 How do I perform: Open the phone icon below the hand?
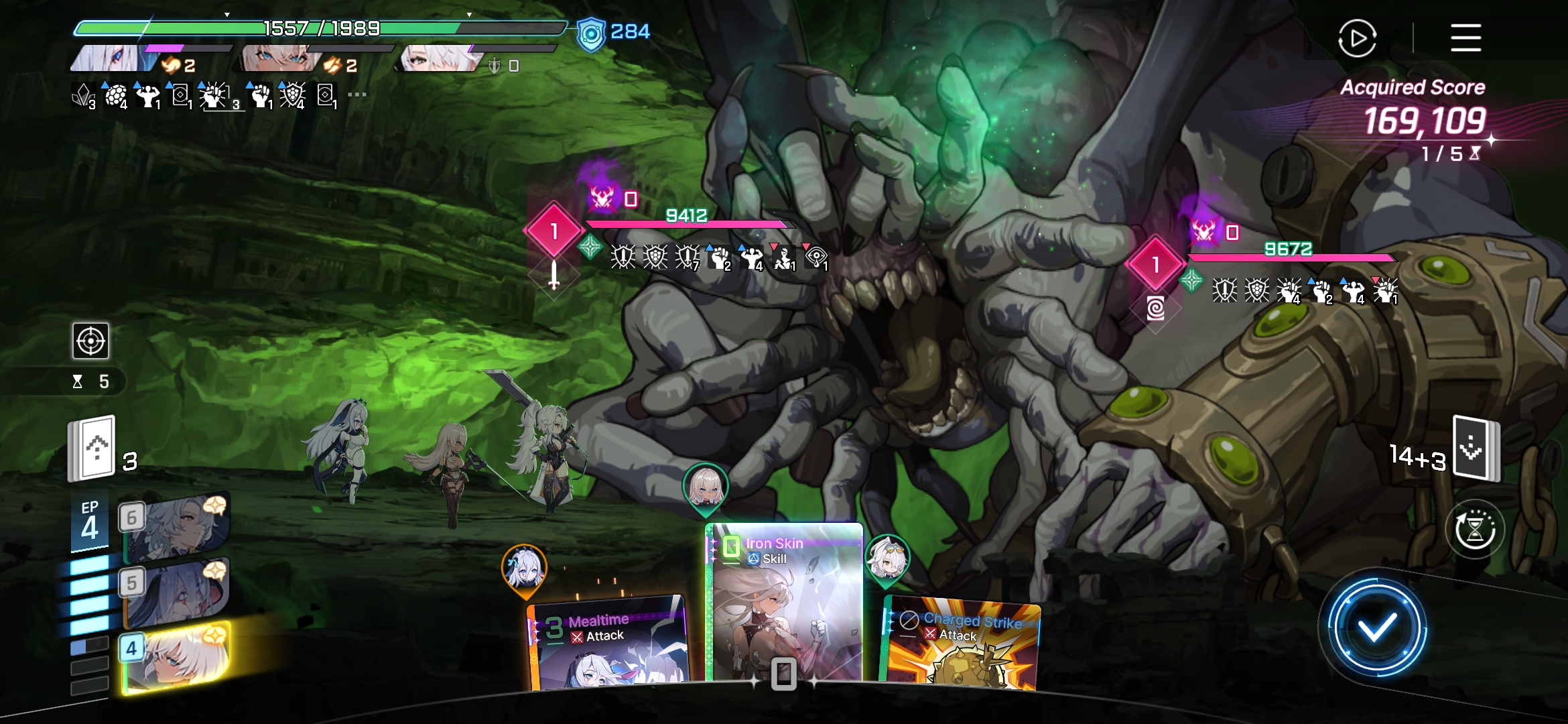[x=783, y=674]
